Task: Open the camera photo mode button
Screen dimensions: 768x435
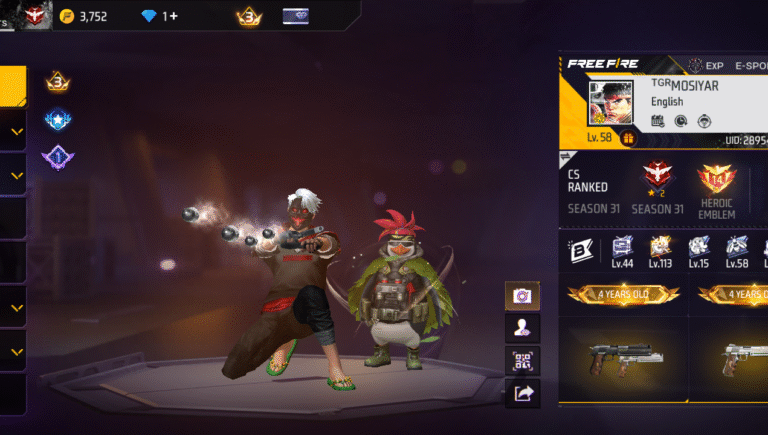Action: tap(521, 296)
